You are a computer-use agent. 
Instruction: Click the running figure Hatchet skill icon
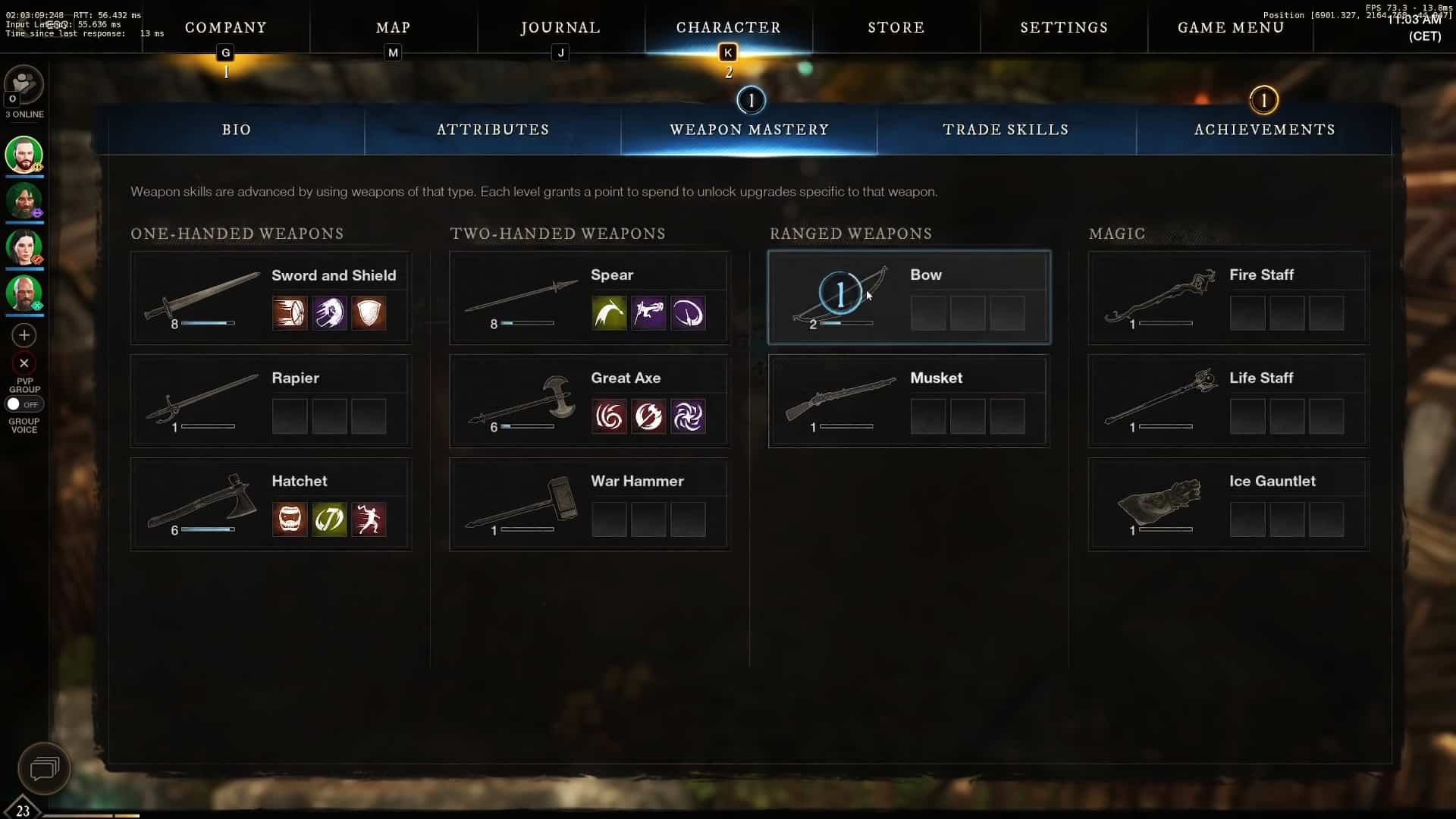[369, 519]
